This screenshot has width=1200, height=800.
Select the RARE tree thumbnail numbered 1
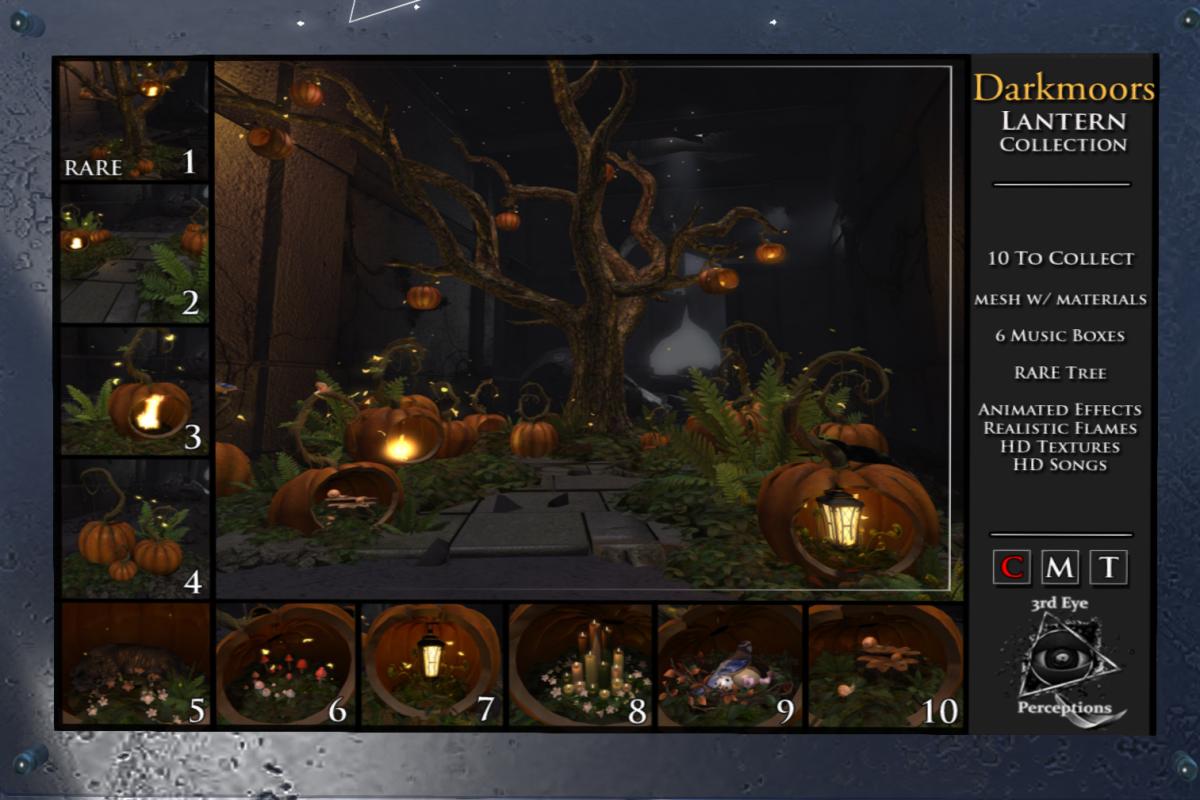click(134, 121)
